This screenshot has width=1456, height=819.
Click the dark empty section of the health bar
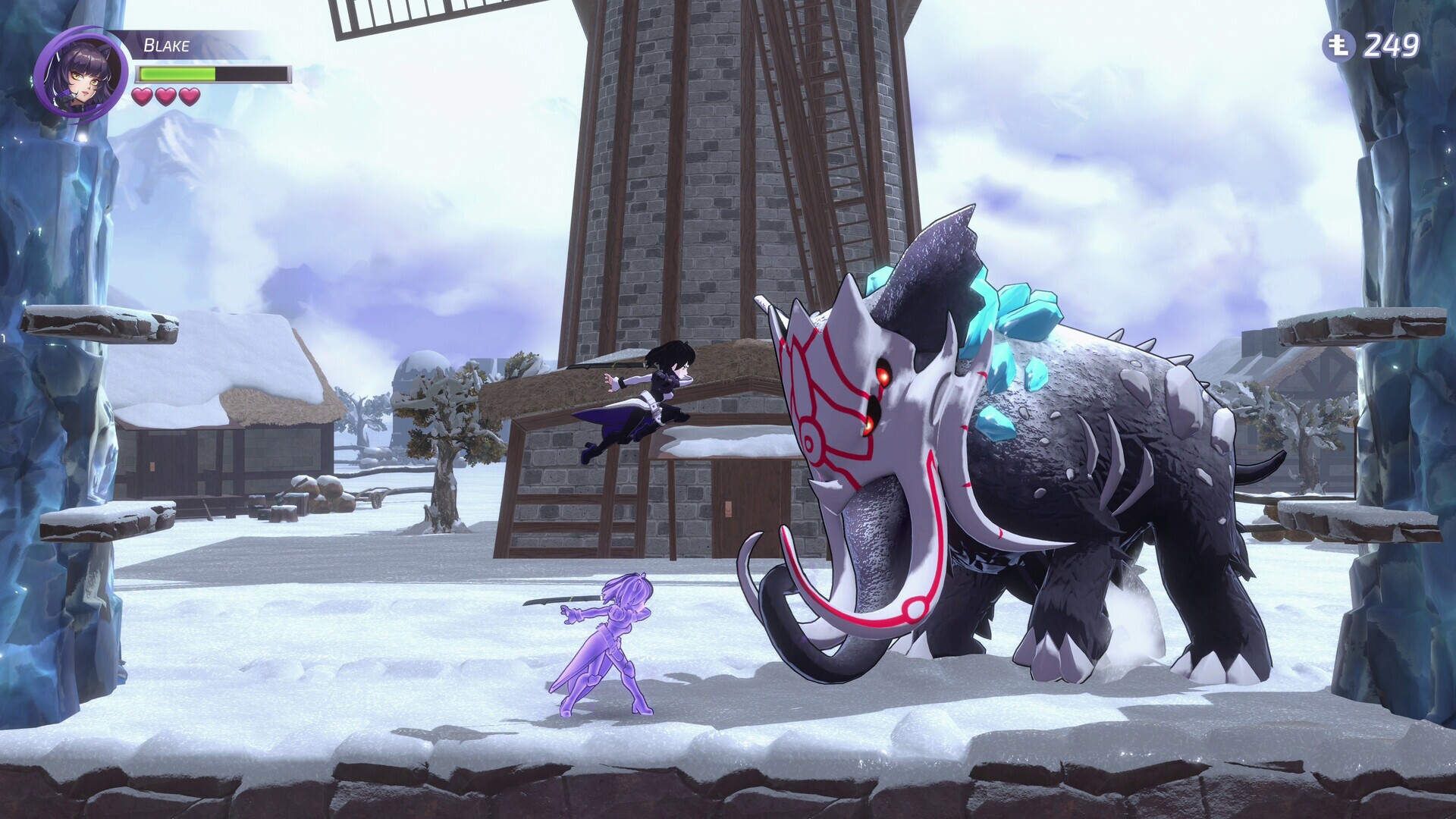pyautogui.click(x=250, y=74)
